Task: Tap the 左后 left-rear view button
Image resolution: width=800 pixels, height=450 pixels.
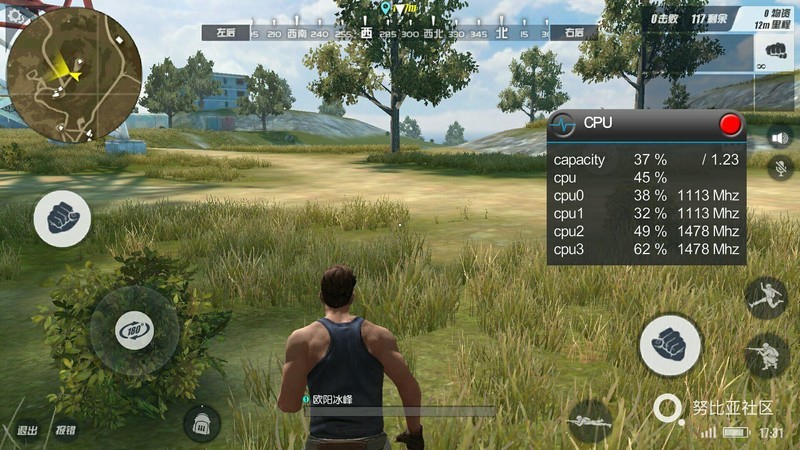Action: pos(225,33)
